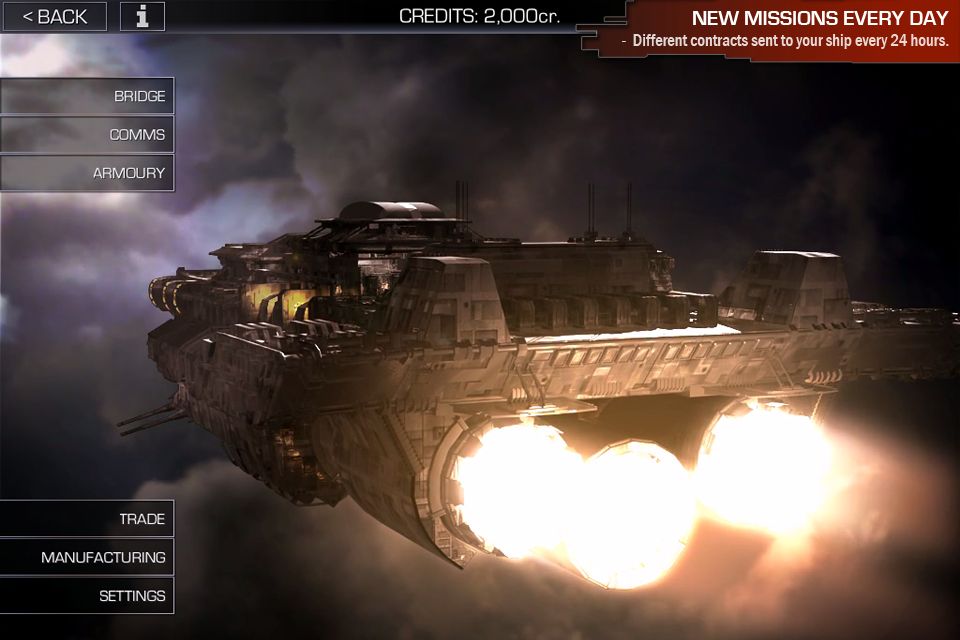Click the New Missions Every Day banner
This screenshot has height=640, width=960.
click(780, 29)
